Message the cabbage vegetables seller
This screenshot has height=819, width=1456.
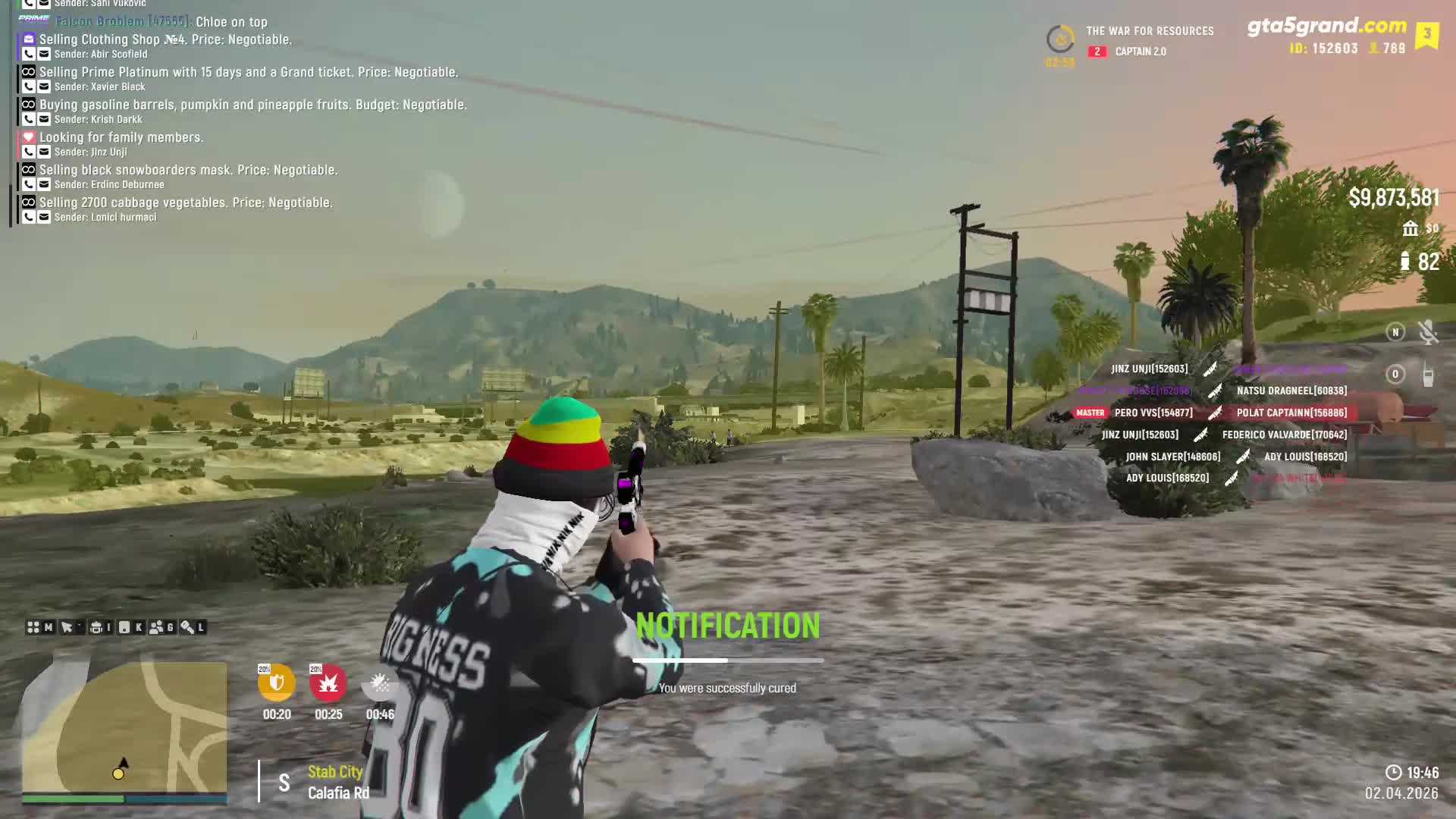(x=44, y=218)
